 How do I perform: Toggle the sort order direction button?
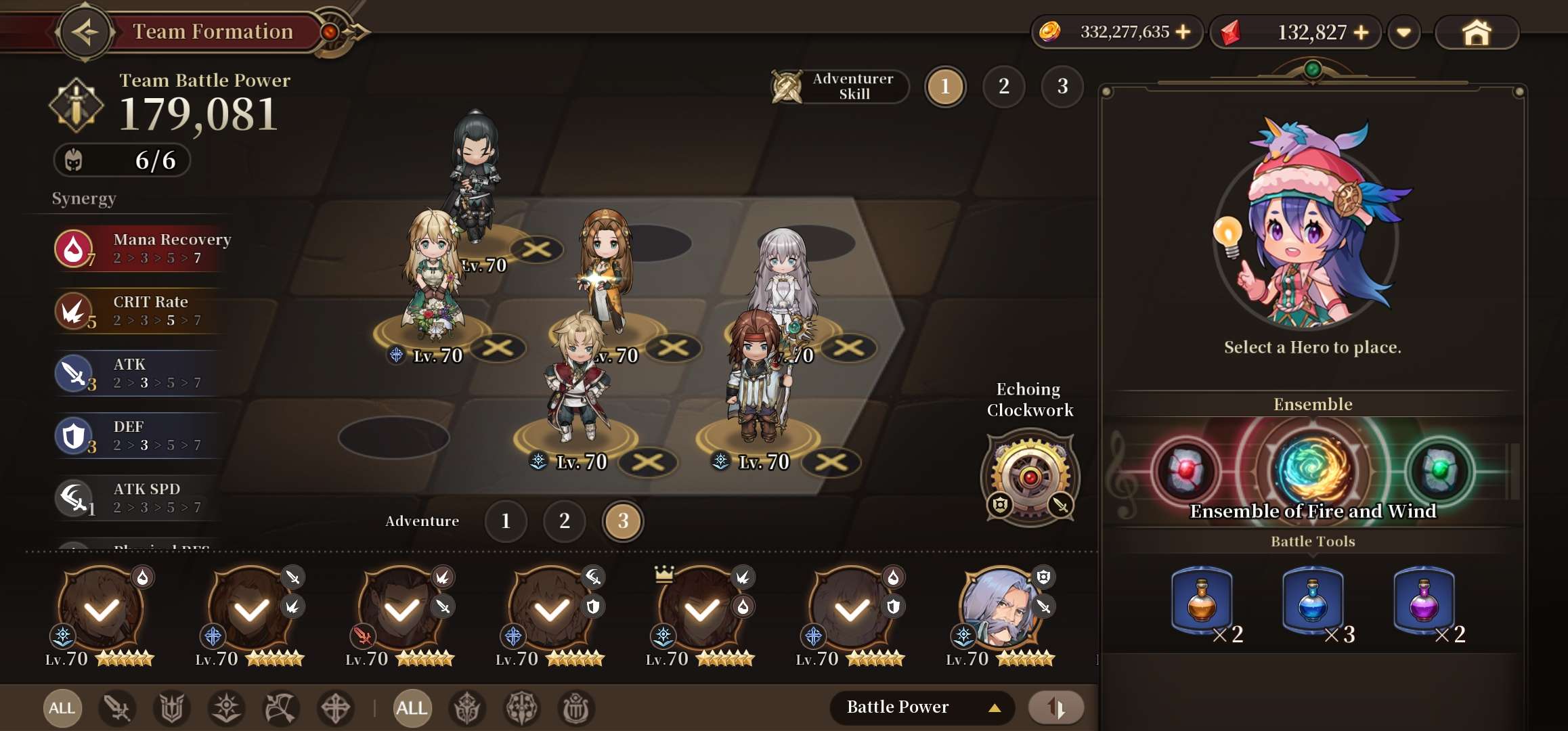tap(1055, 708)
